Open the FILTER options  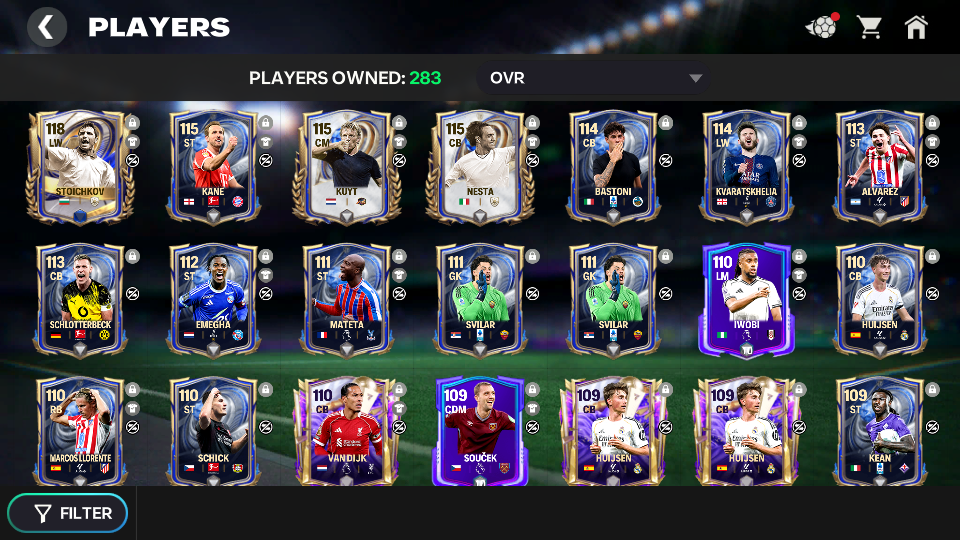68,513
